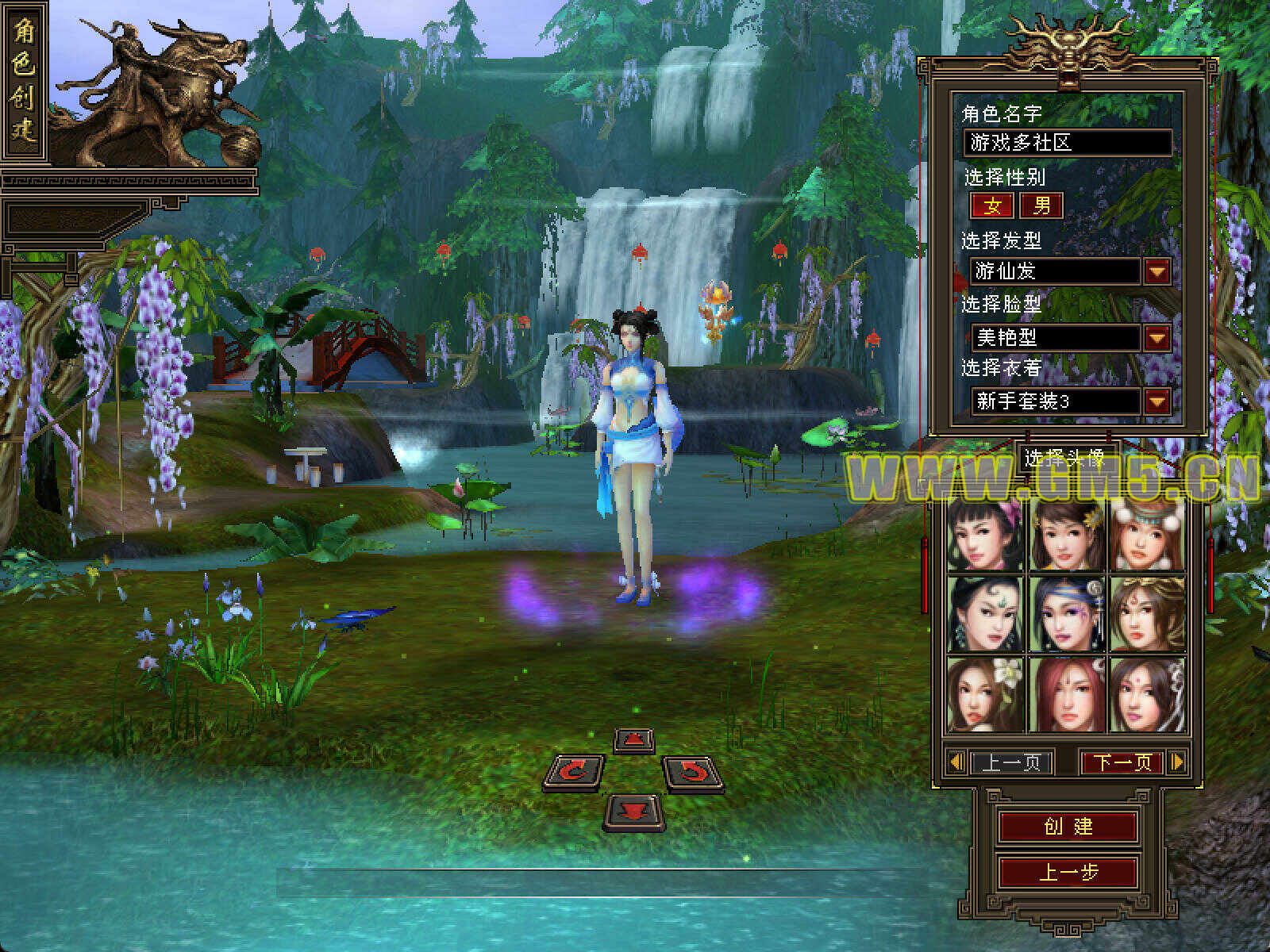
Task: Rotate the character with the left curved arrow
Action: pyautogui.click(x=573, y=772)
